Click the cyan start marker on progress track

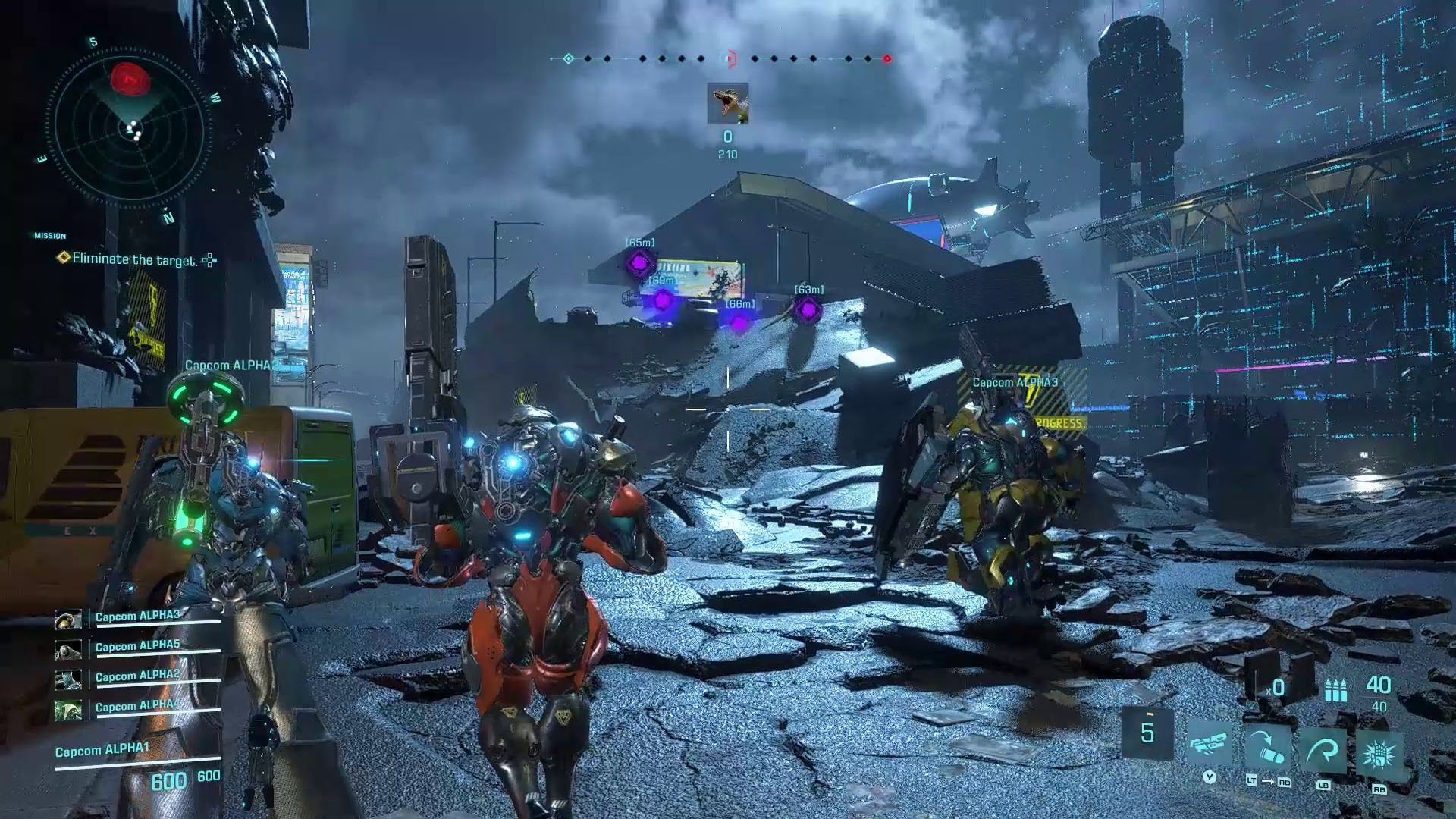[569, 58]
